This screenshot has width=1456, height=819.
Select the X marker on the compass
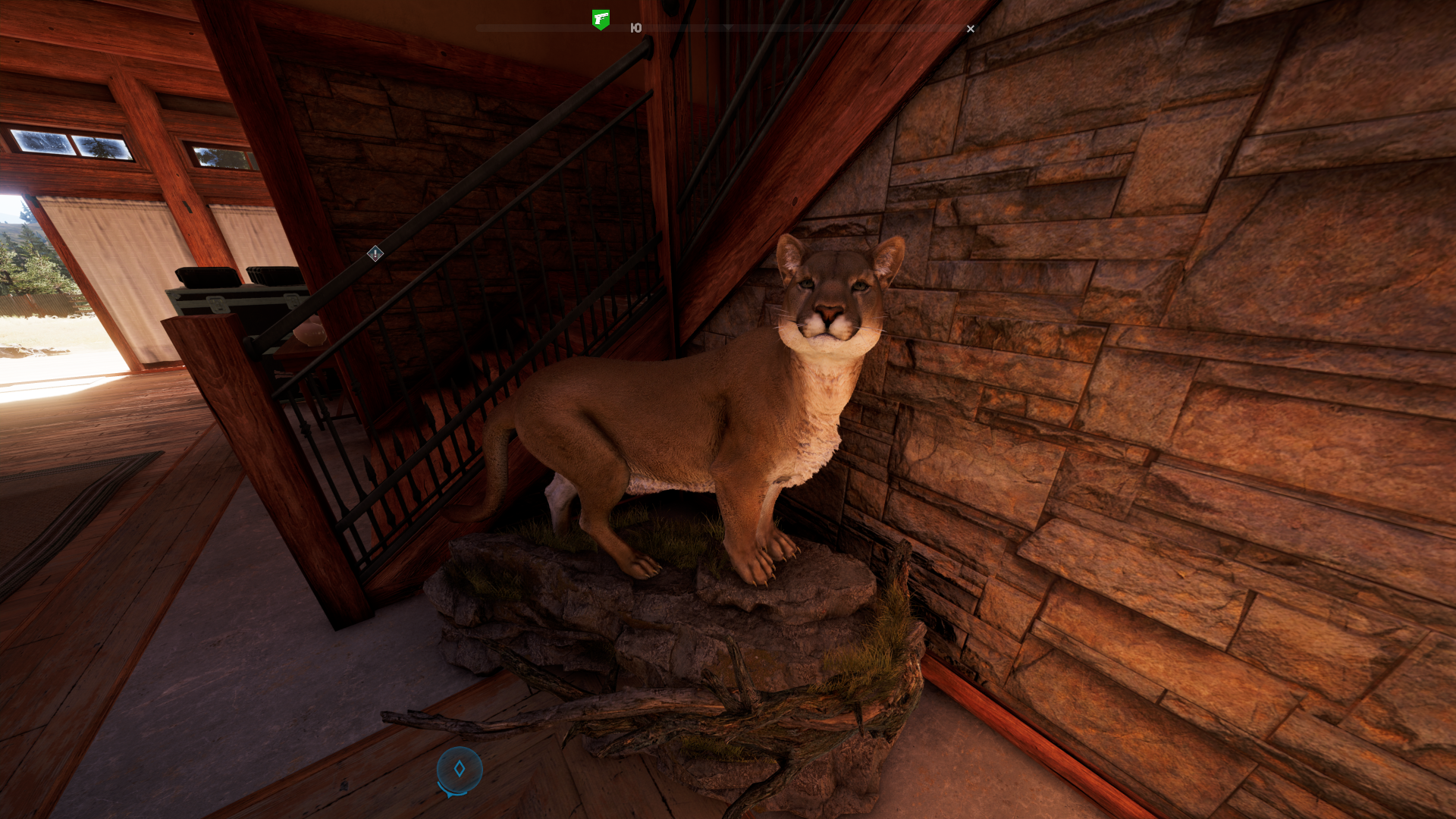pyautogui.click(x=971, y=29)
